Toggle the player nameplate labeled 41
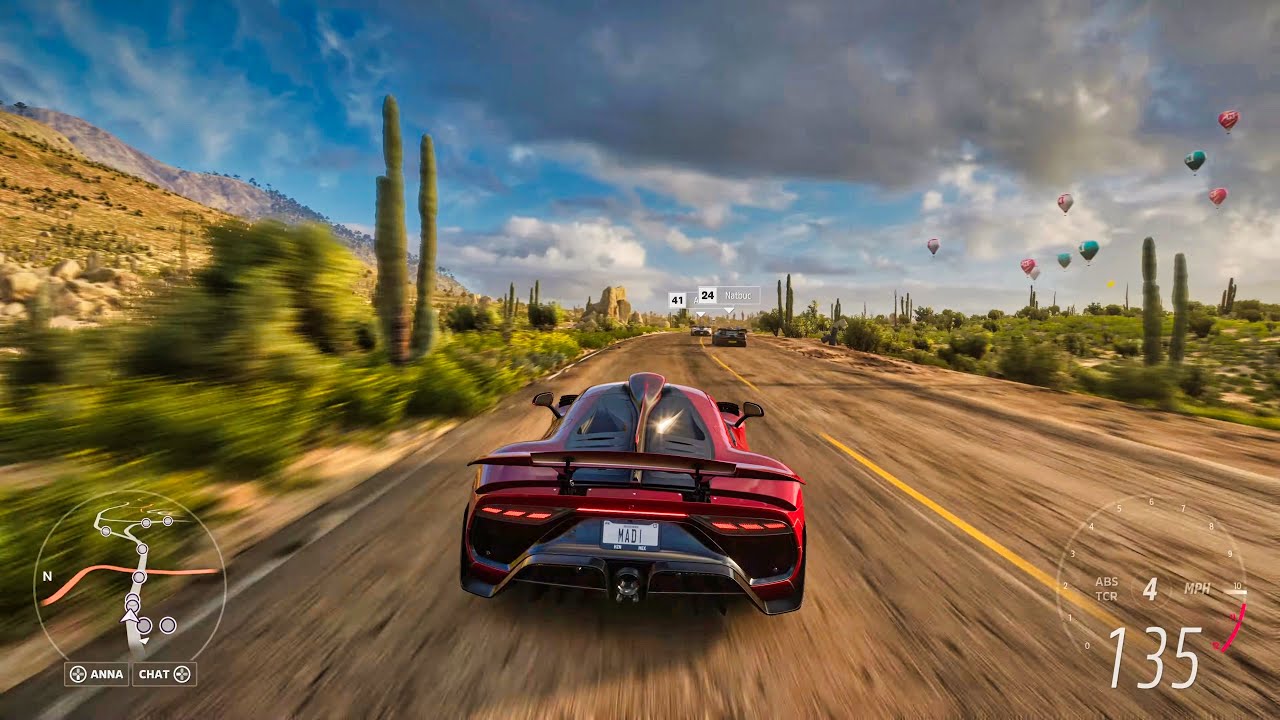Image resolution: width=1280 pixels, height=720 pixels. click(678, 300)
